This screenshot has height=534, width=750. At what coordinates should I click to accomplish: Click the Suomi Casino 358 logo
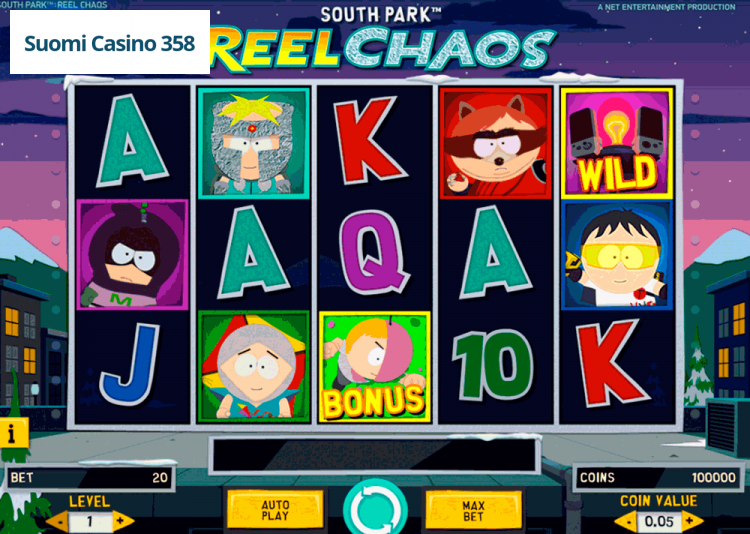tap(110, 44)
